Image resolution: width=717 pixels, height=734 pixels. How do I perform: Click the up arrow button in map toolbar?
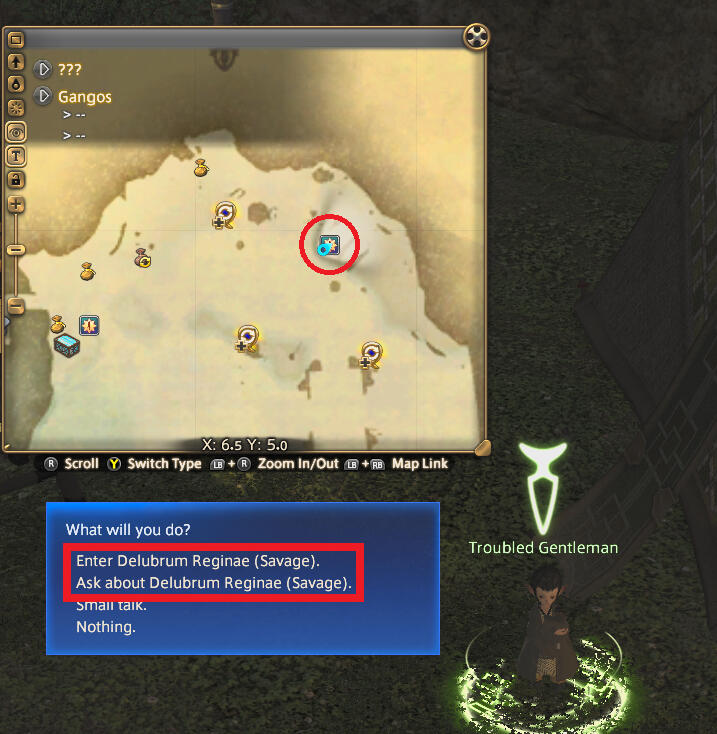click(x=16, y=61)
